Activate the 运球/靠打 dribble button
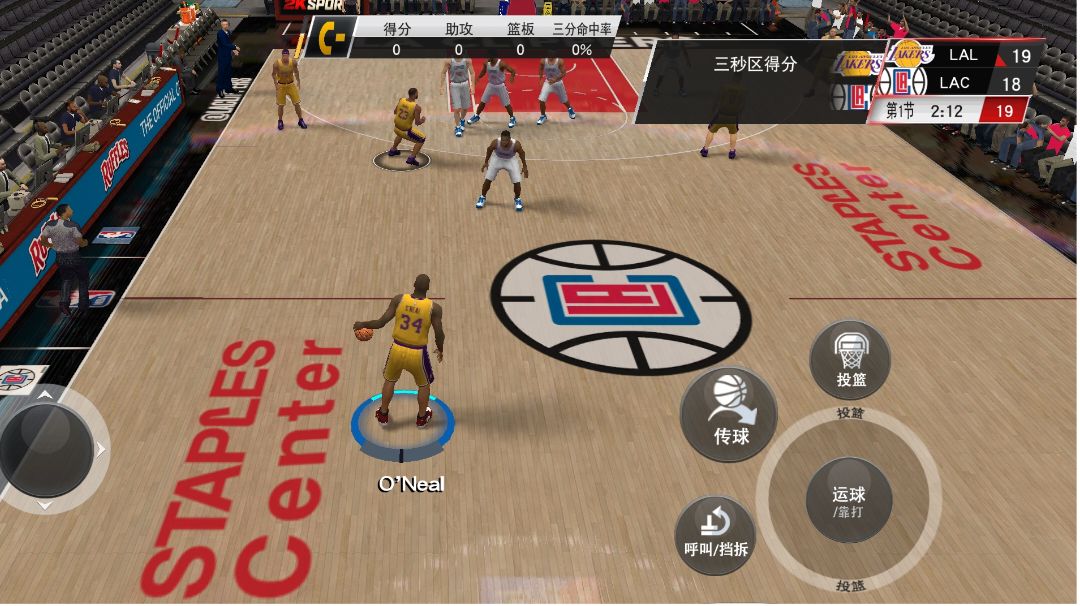1080x606 pixels. pos(848,500)
